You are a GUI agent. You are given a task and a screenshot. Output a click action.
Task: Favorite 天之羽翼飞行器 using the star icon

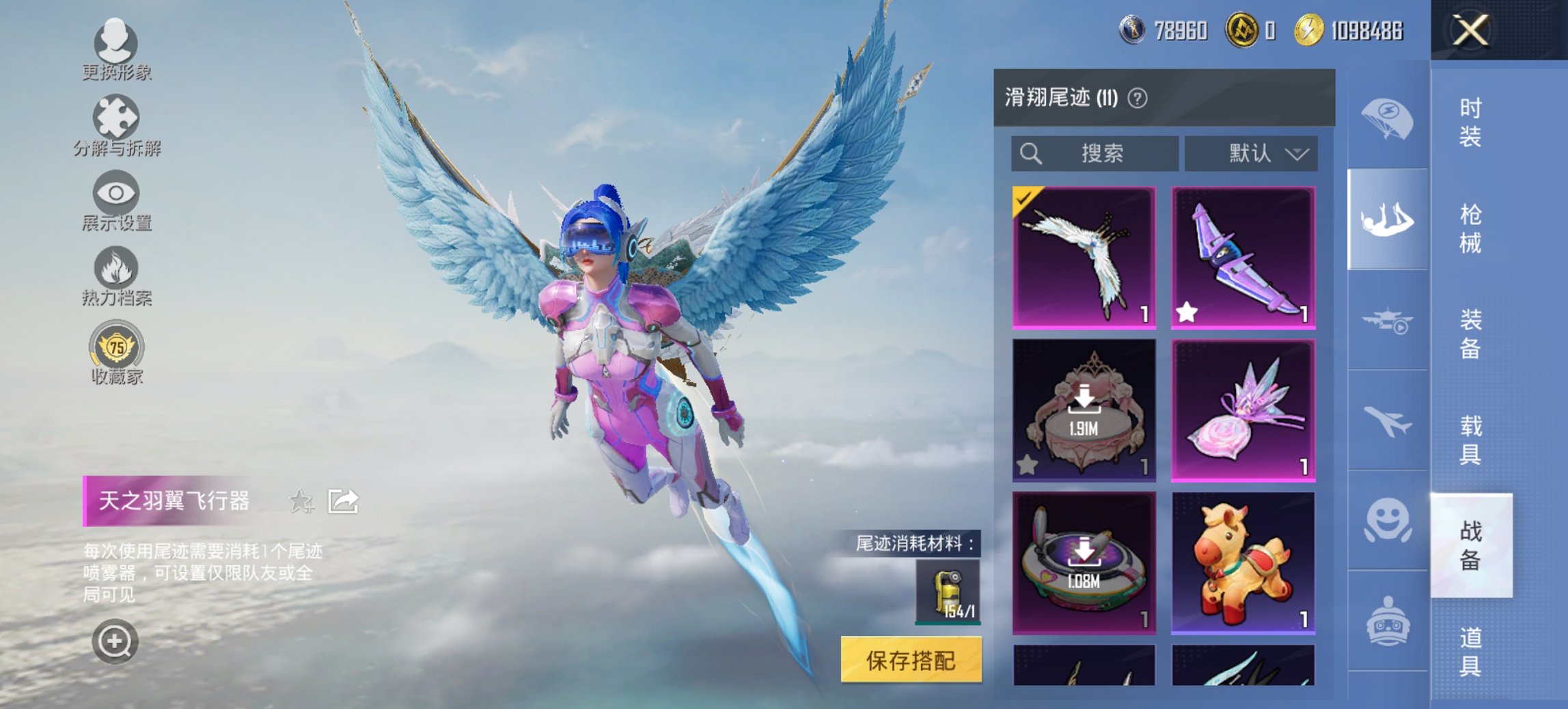[299, 501]
